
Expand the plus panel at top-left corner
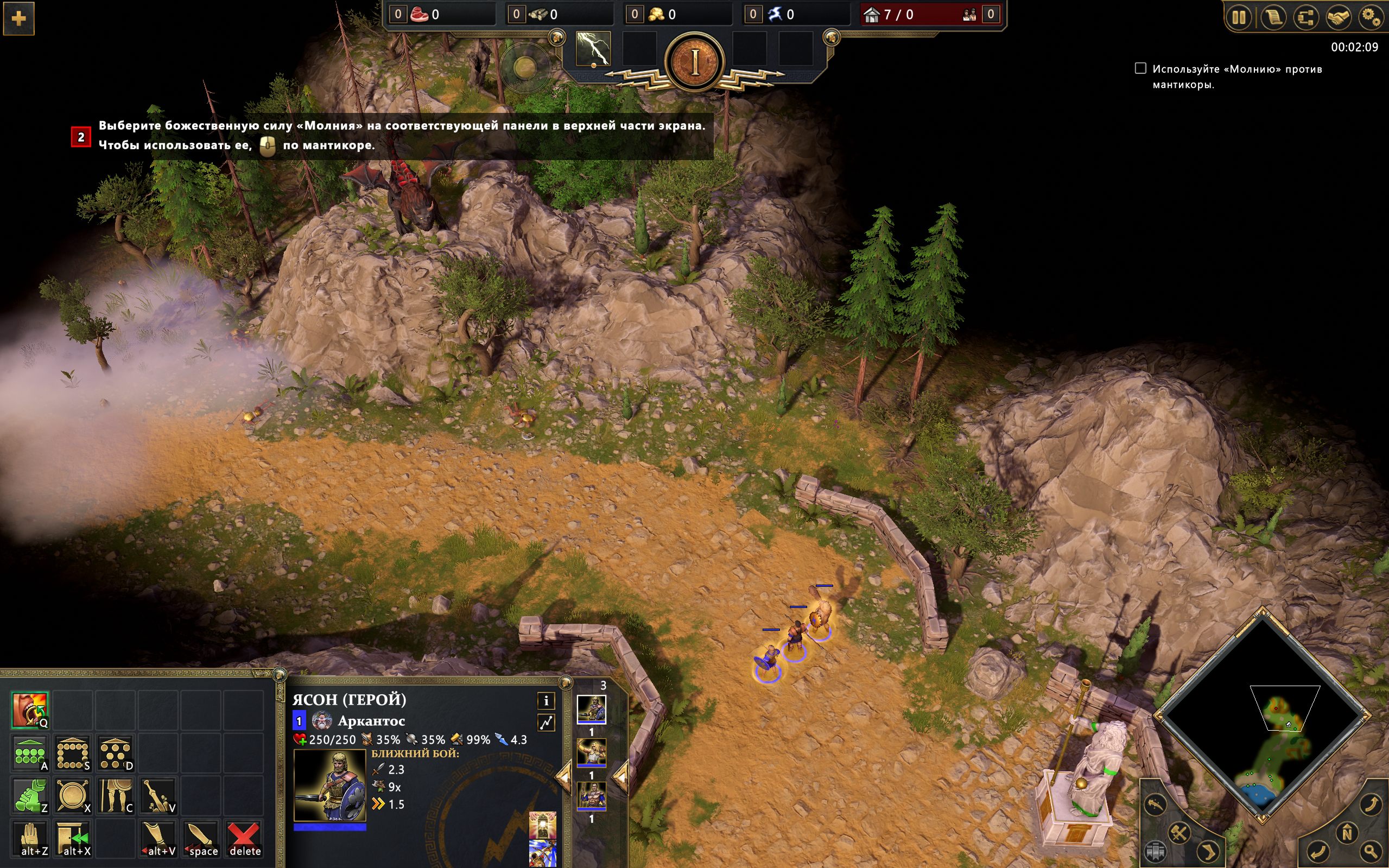(x=19, y=19)
